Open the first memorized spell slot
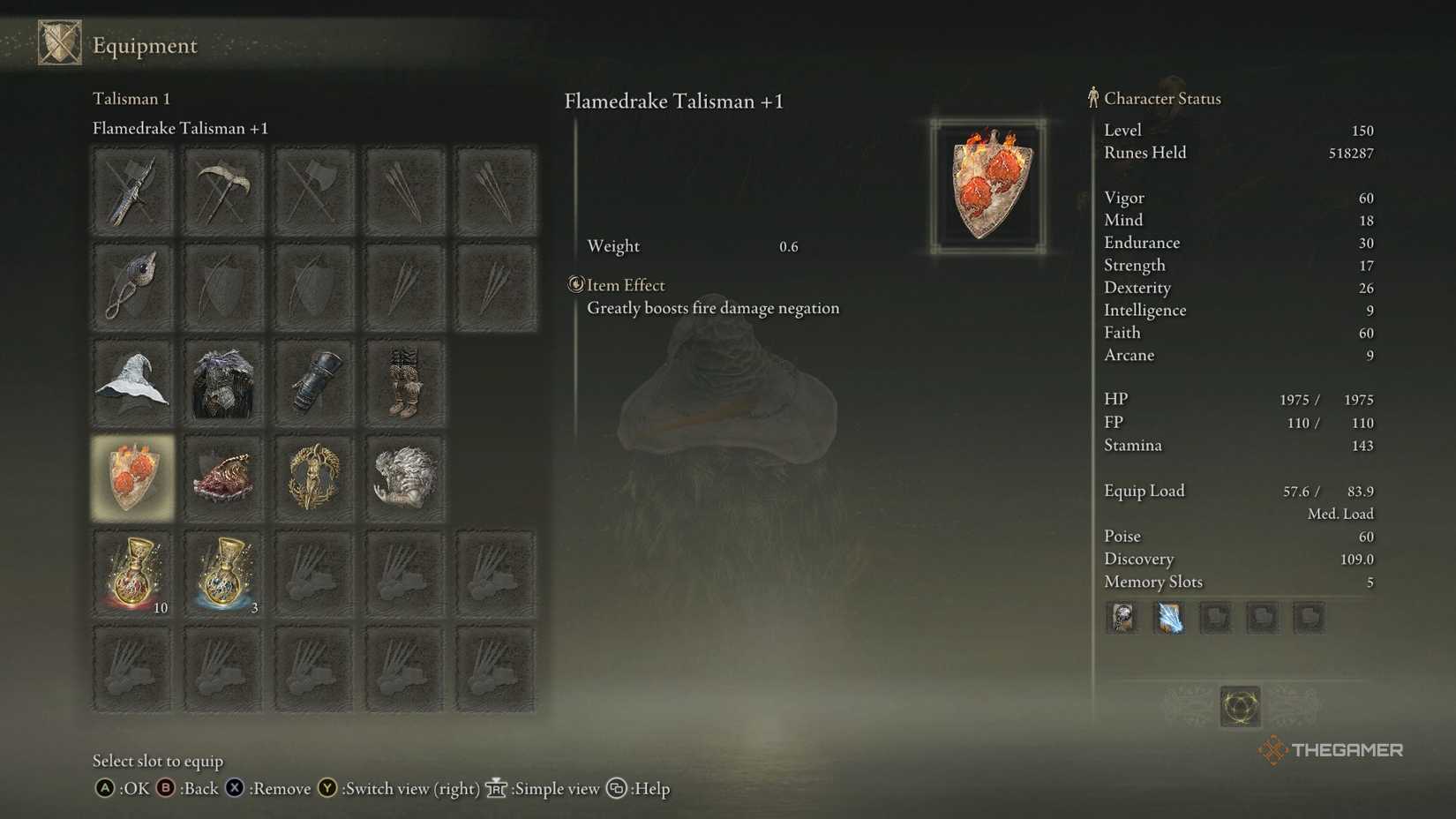The image size is (1456, 819). pyautogui.click(x=1122, y=618)
